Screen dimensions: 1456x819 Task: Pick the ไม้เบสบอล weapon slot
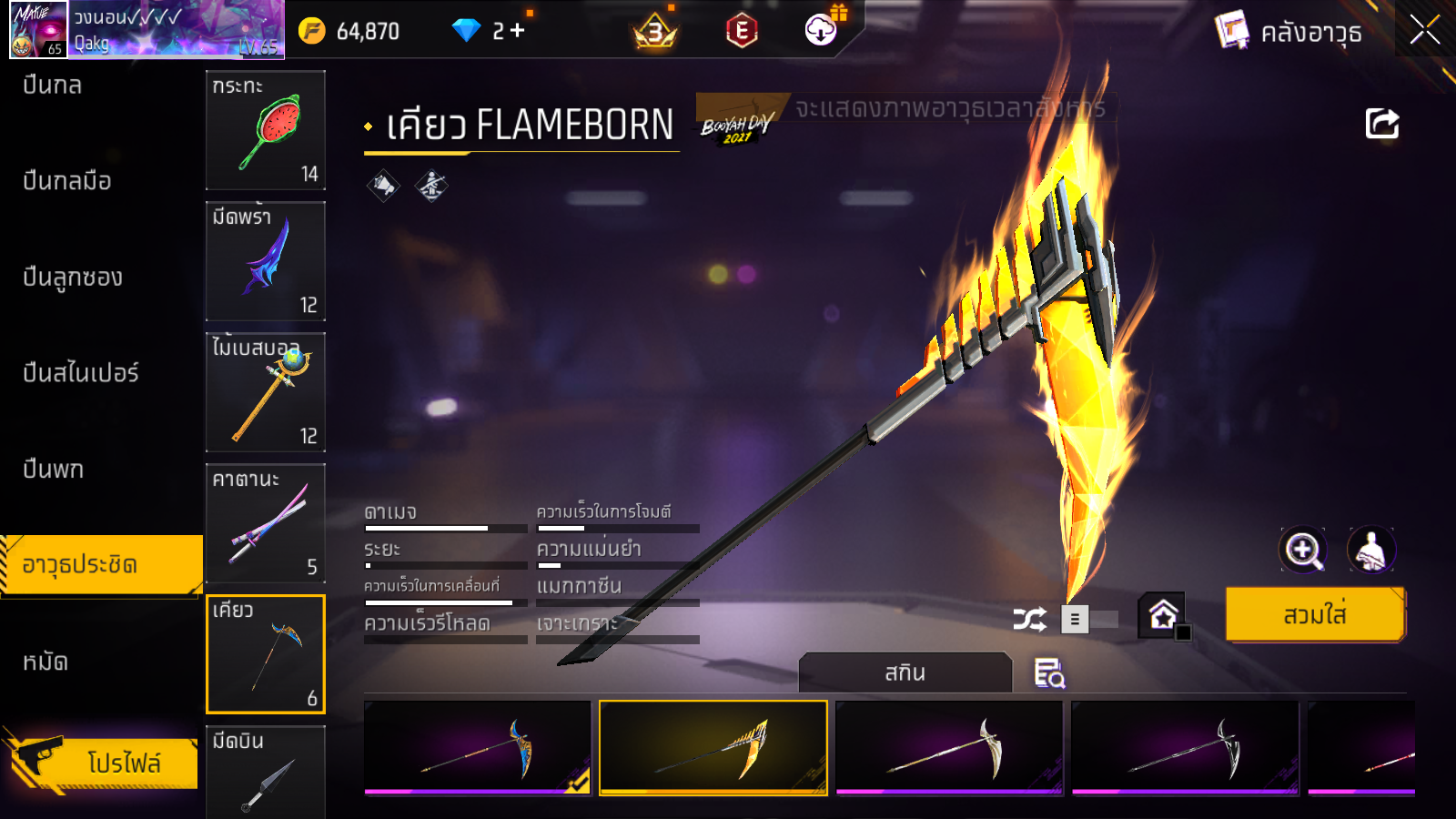[x=266, y=392]
